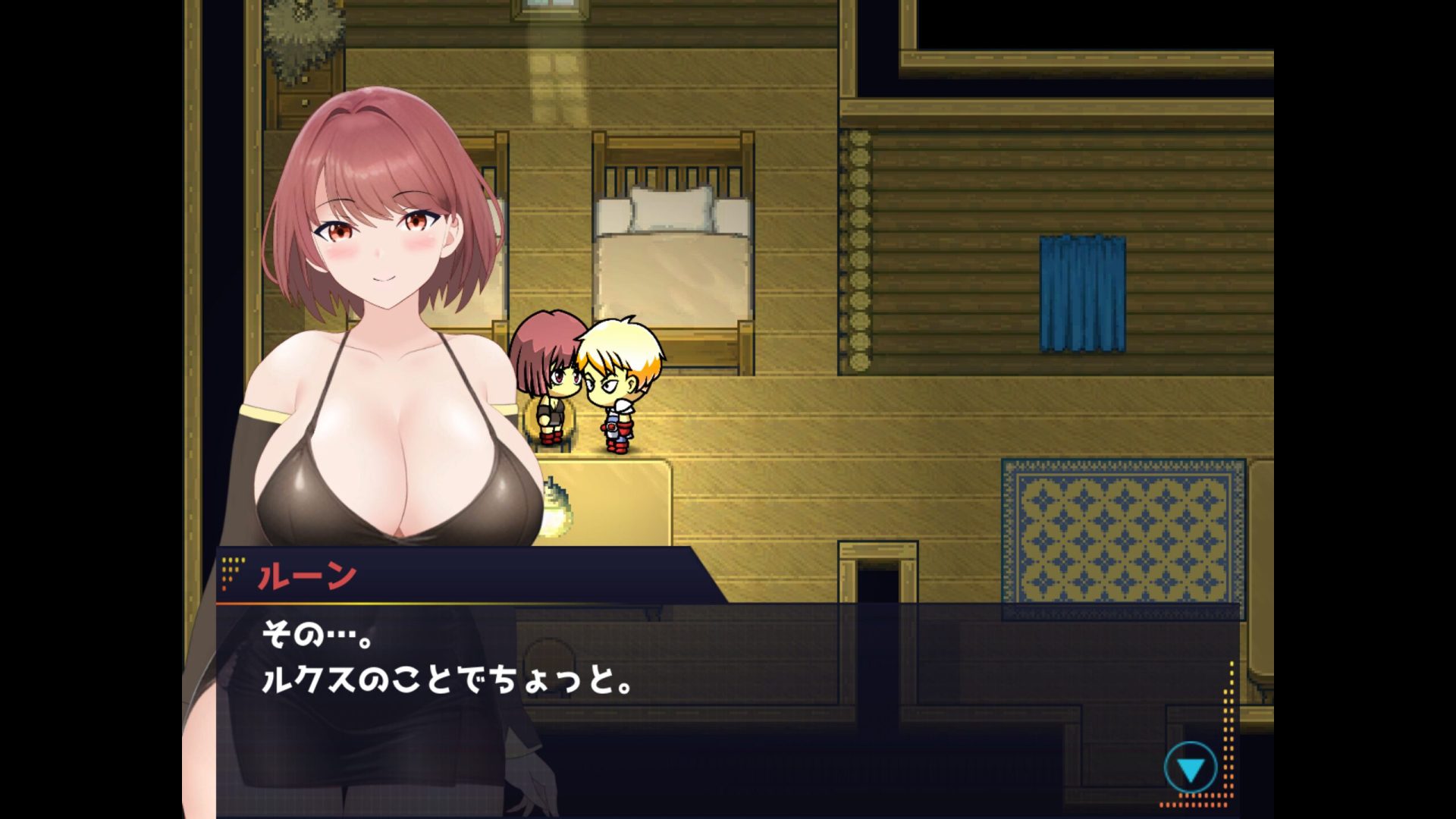Screen dimensions: 1456x819
Task: Advance dialogue with the blue arrow button
Action: (x=1190, y=769)
